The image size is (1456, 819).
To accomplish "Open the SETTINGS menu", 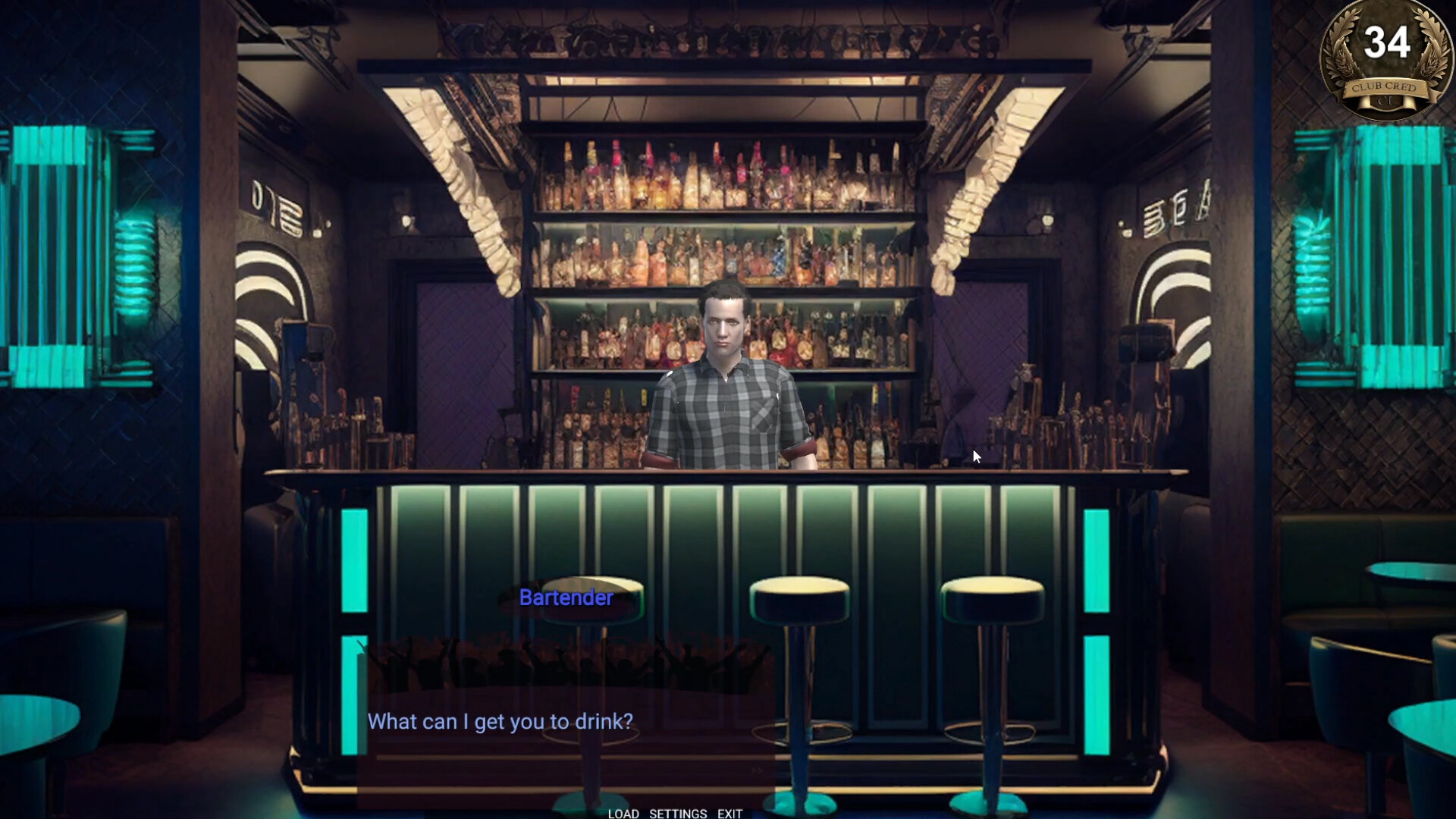I will 677,813.
